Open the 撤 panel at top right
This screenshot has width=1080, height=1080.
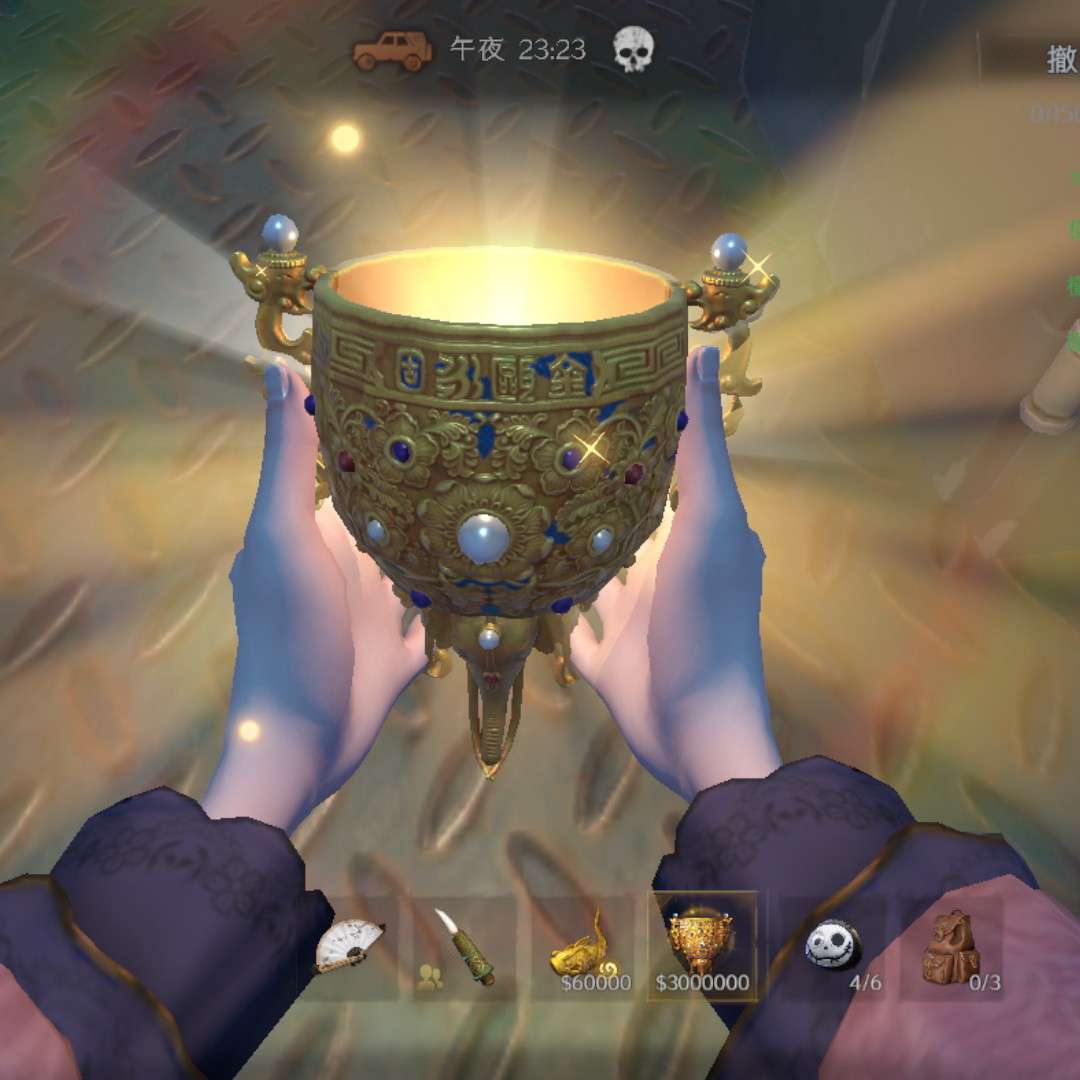pos(1060,60)
